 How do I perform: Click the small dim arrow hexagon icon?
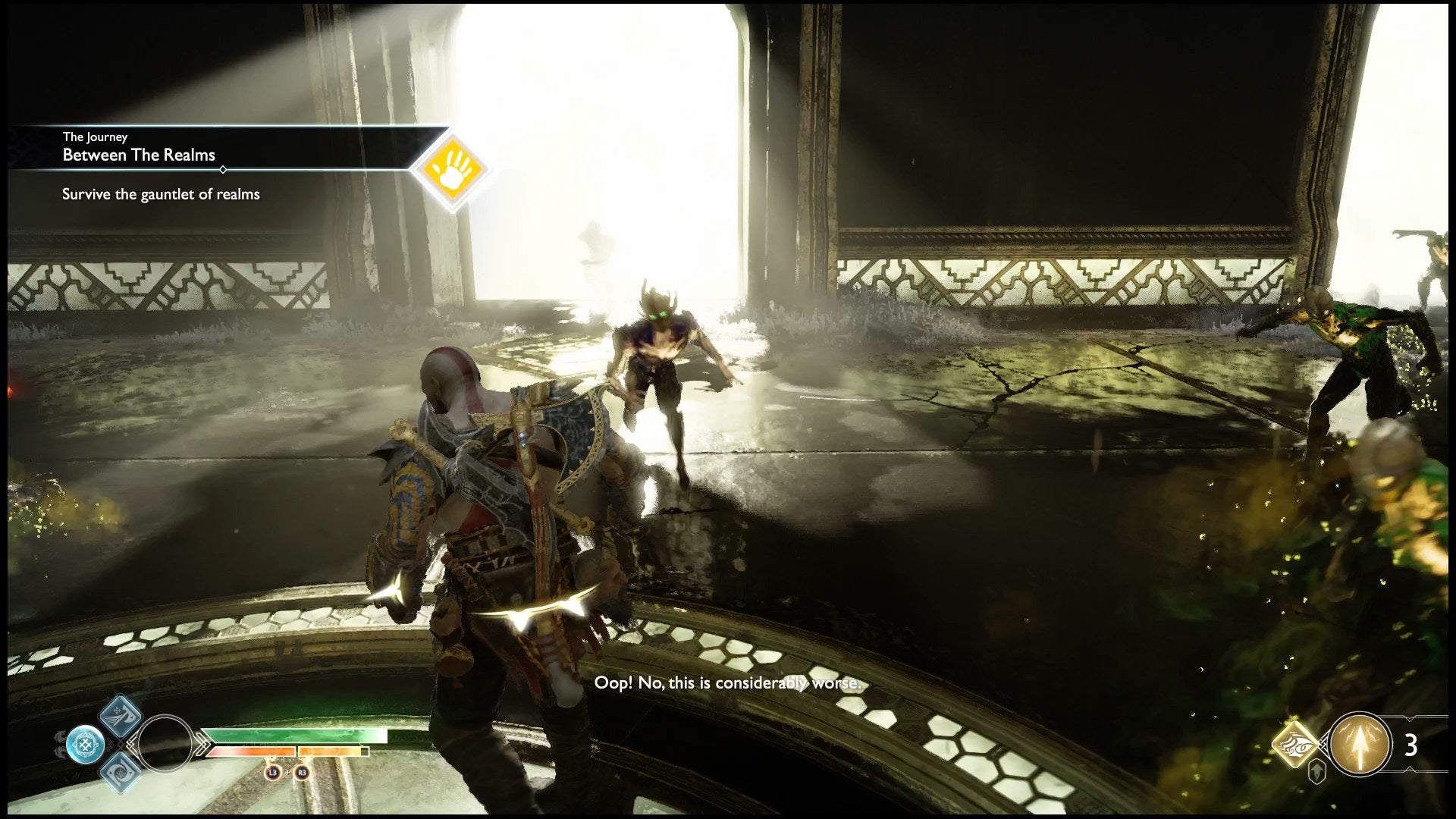coord(1317,772)
